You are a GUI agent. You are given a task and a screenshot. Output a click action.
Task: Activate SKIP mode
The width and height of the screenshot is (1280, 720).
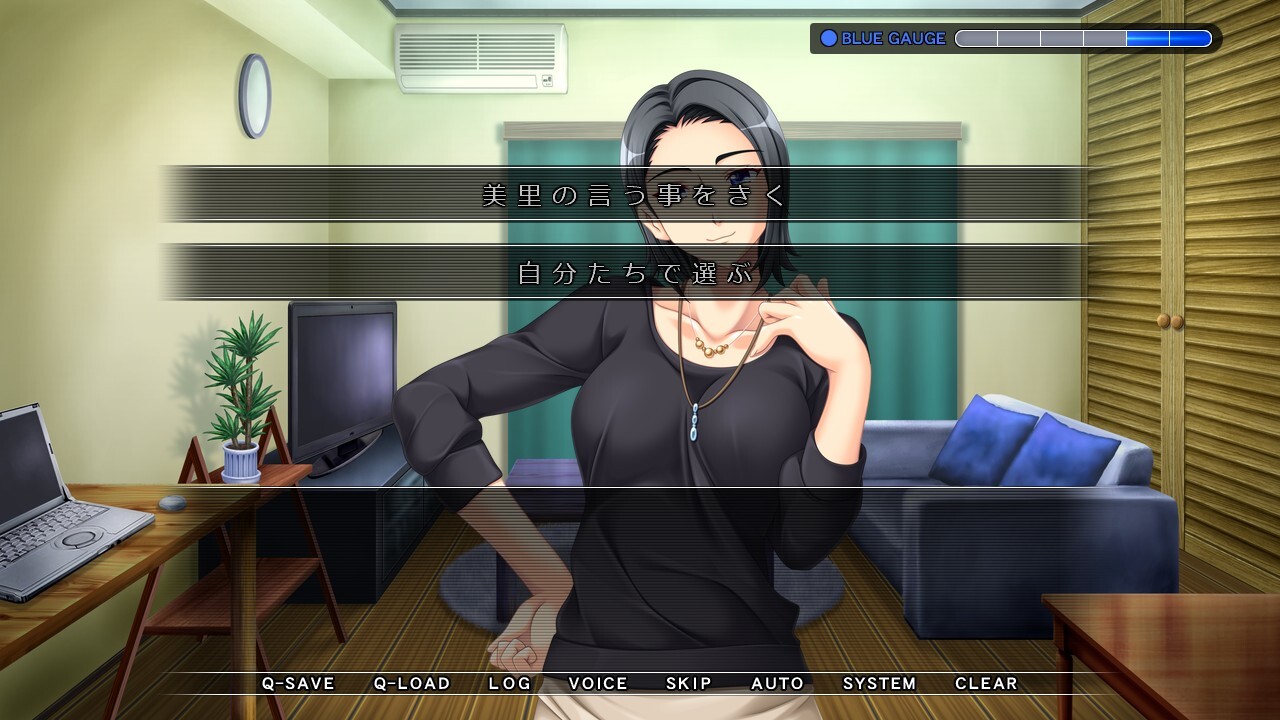(x=689, y=684)
